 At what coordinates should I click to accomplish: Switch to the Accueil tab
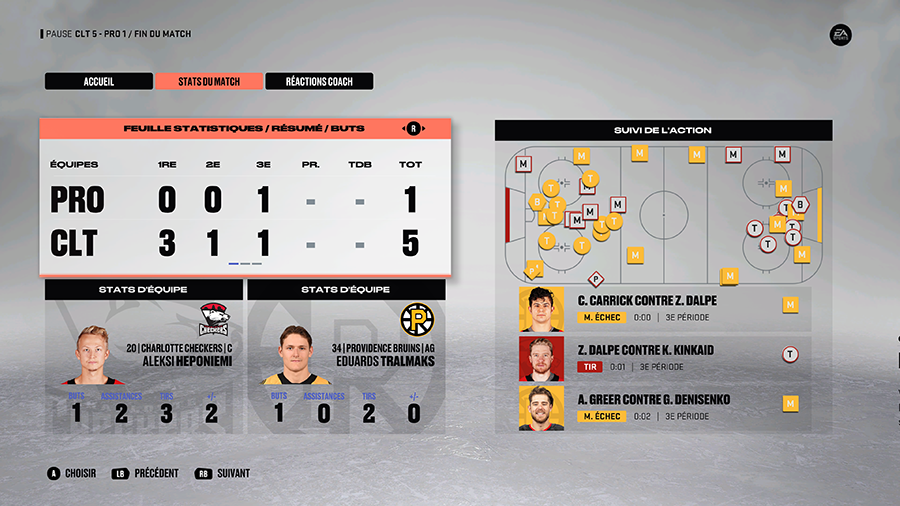pyautogui.click(x=98, y=82)
